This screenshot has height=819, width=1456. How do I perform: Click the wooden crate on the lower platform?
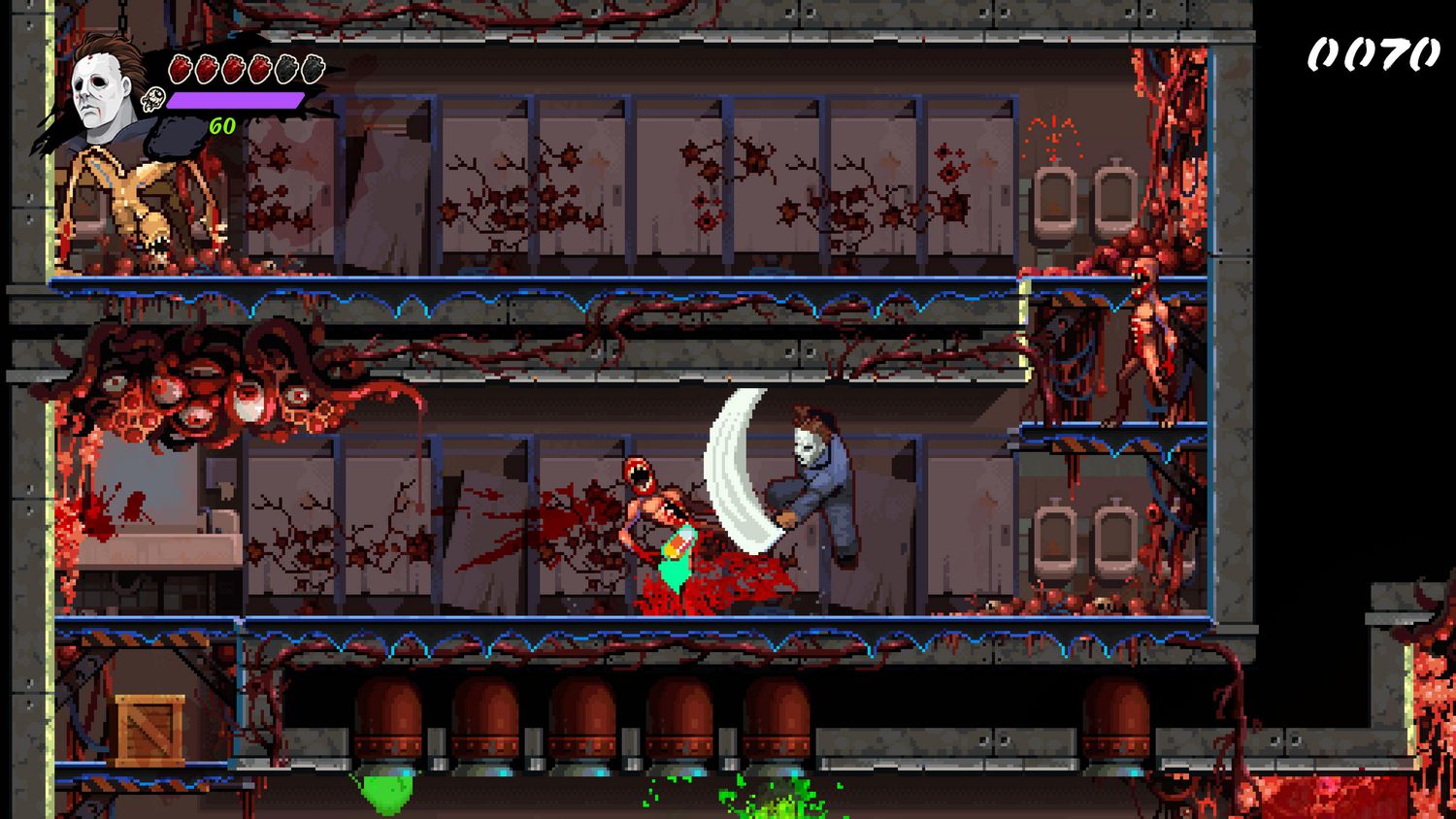(x=148, y=728)
